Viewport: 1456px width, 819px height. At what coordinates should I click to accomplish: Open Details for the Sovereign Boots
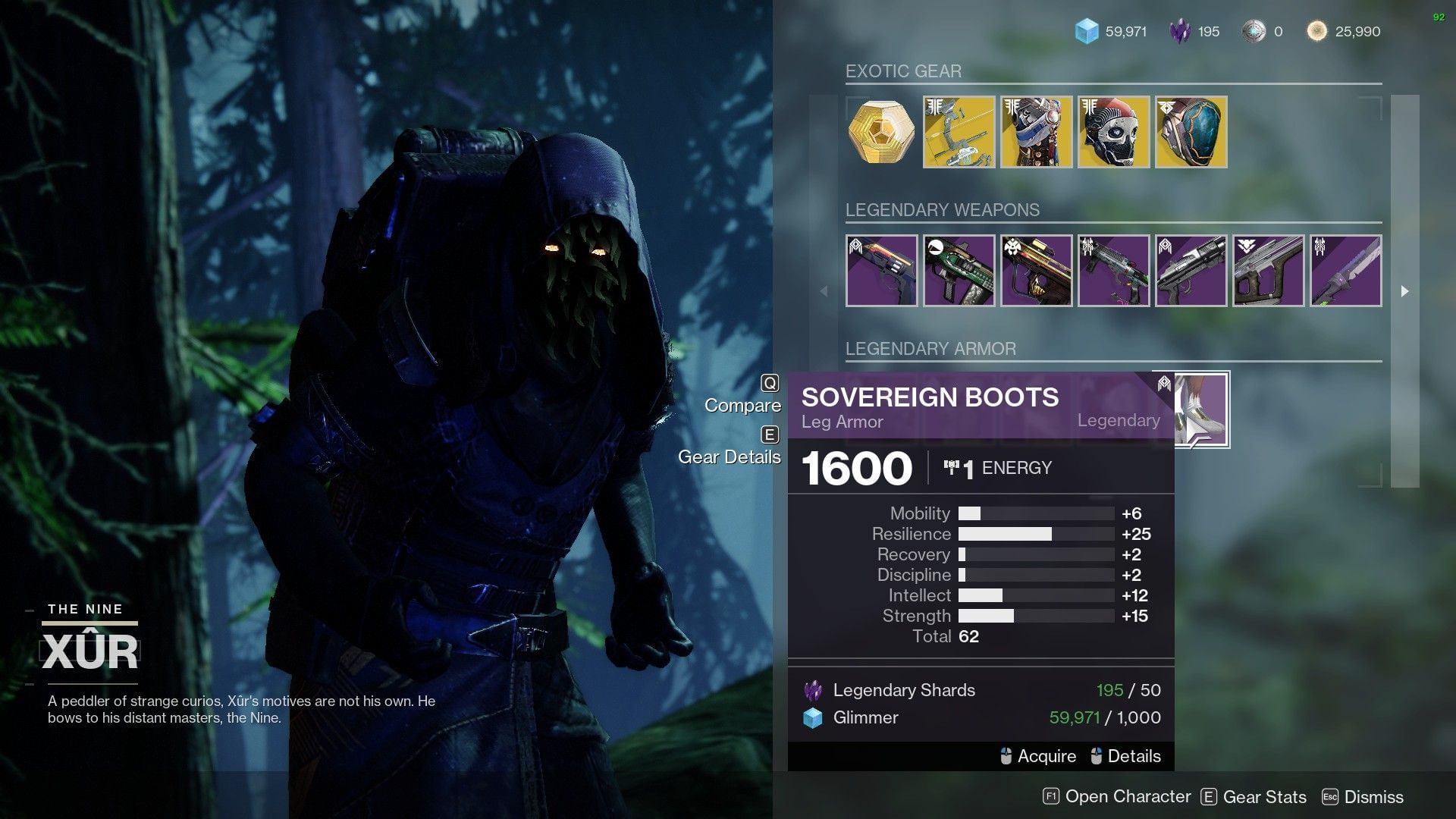[x=1134, y=756]
